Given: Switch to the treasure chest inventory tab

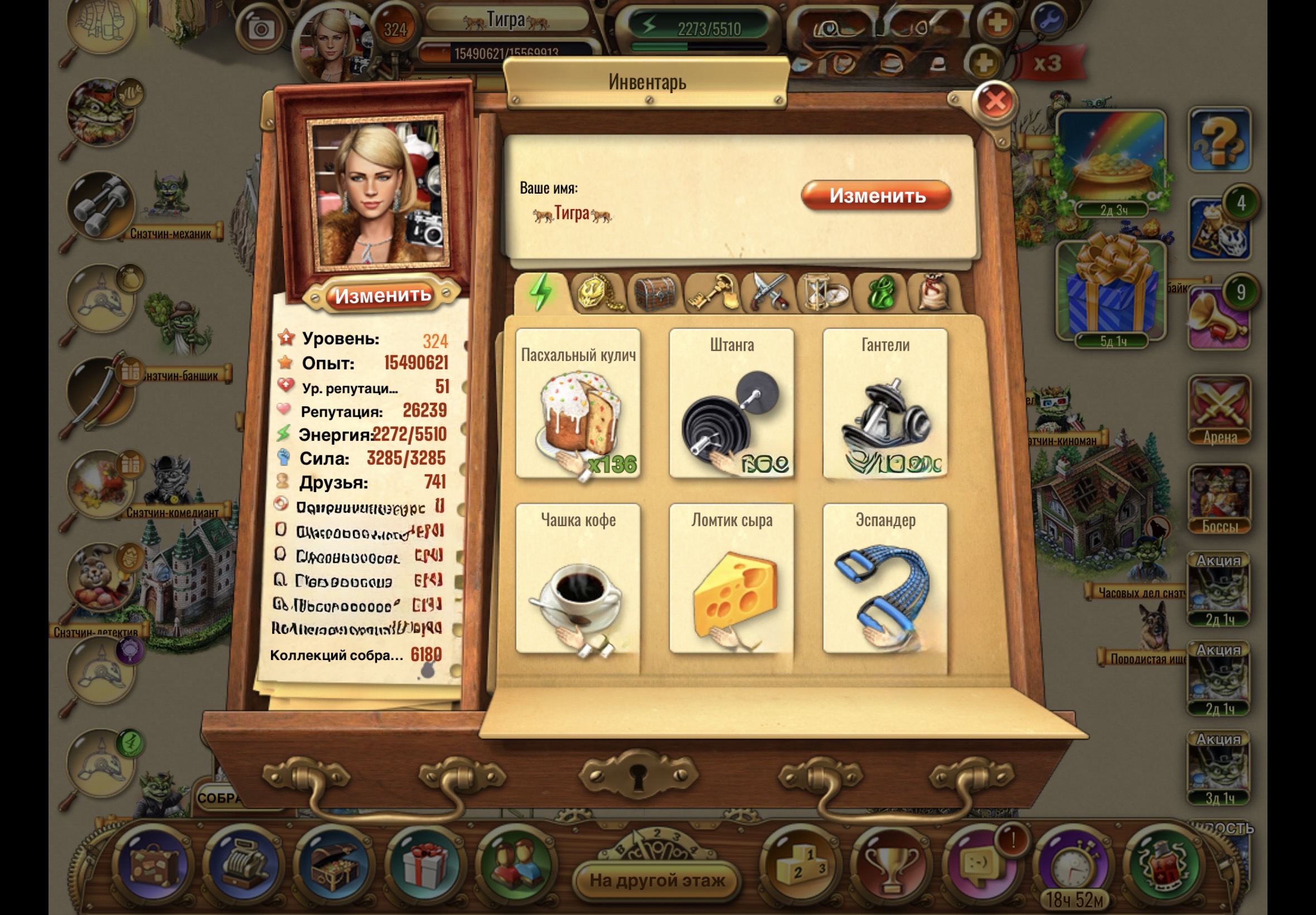Looking at the screenshot, I should coord(655,293).
